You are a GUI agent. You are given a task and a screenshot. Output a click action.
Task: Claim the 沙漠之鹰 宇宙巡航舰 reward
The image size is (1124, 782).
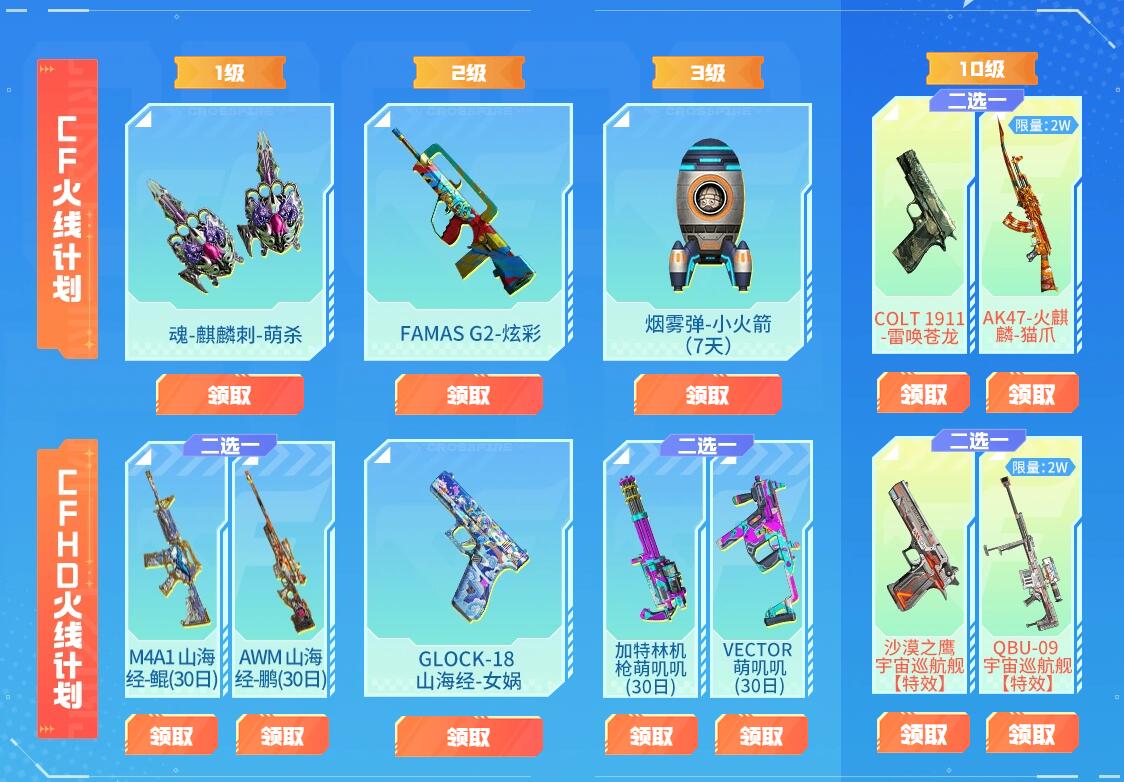pyautogui.click(x=923, y=734)
